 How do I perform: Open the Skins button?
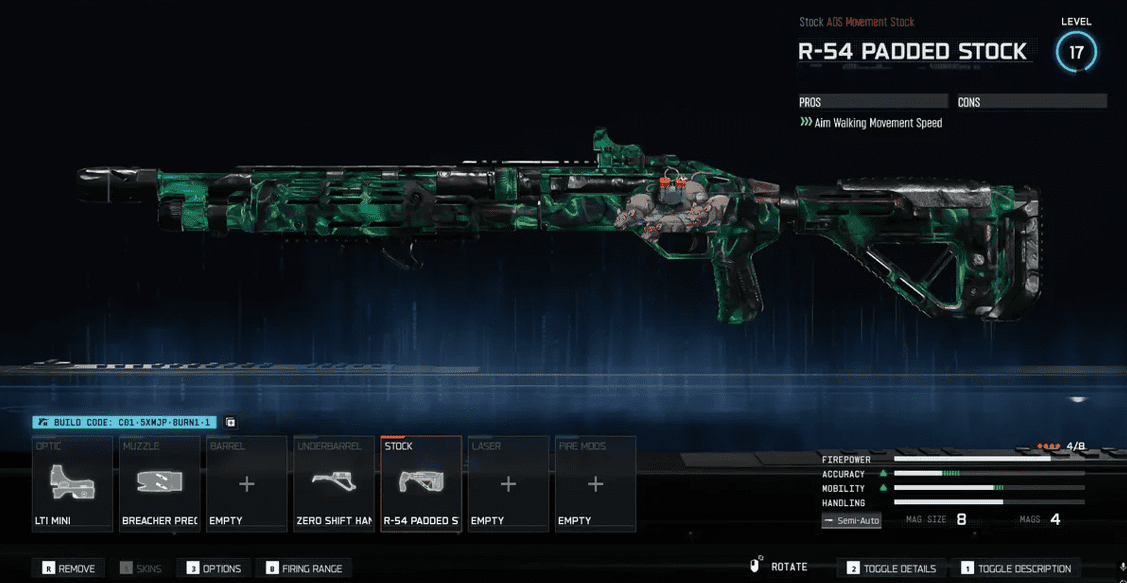(x=140, y=569)
